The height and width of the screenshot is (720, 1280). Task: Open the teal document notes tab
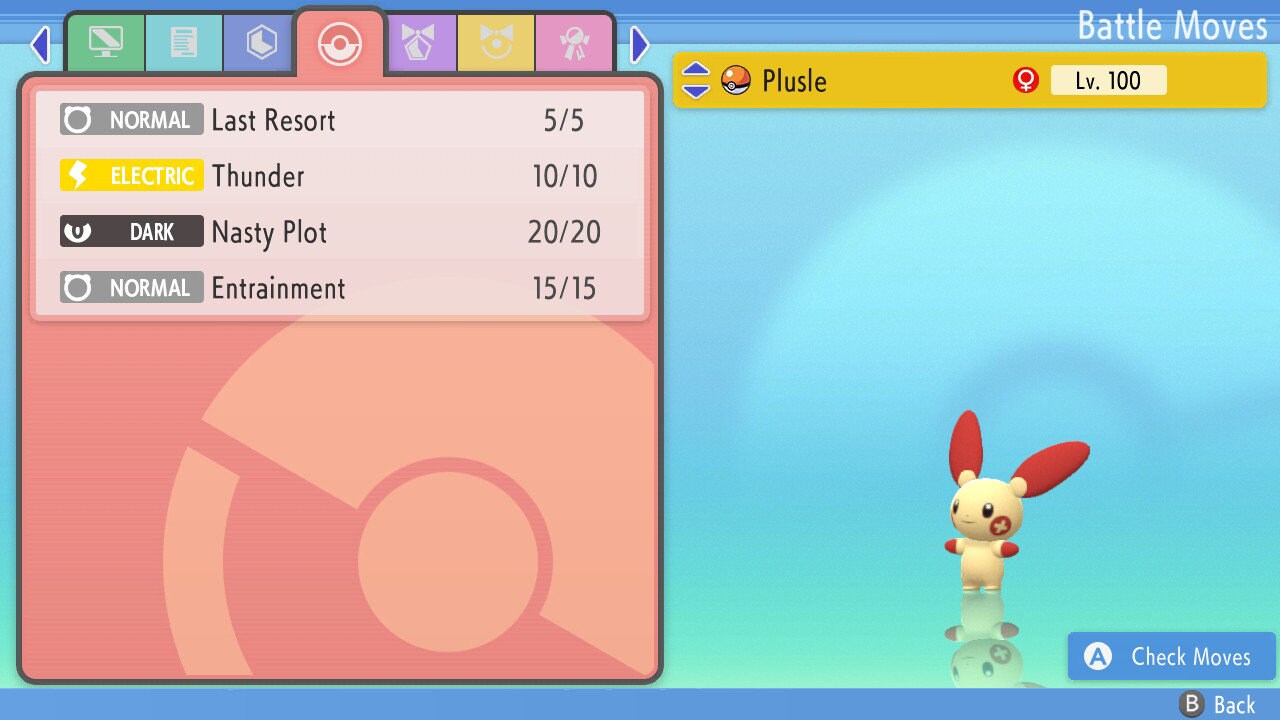click(183, 43)
